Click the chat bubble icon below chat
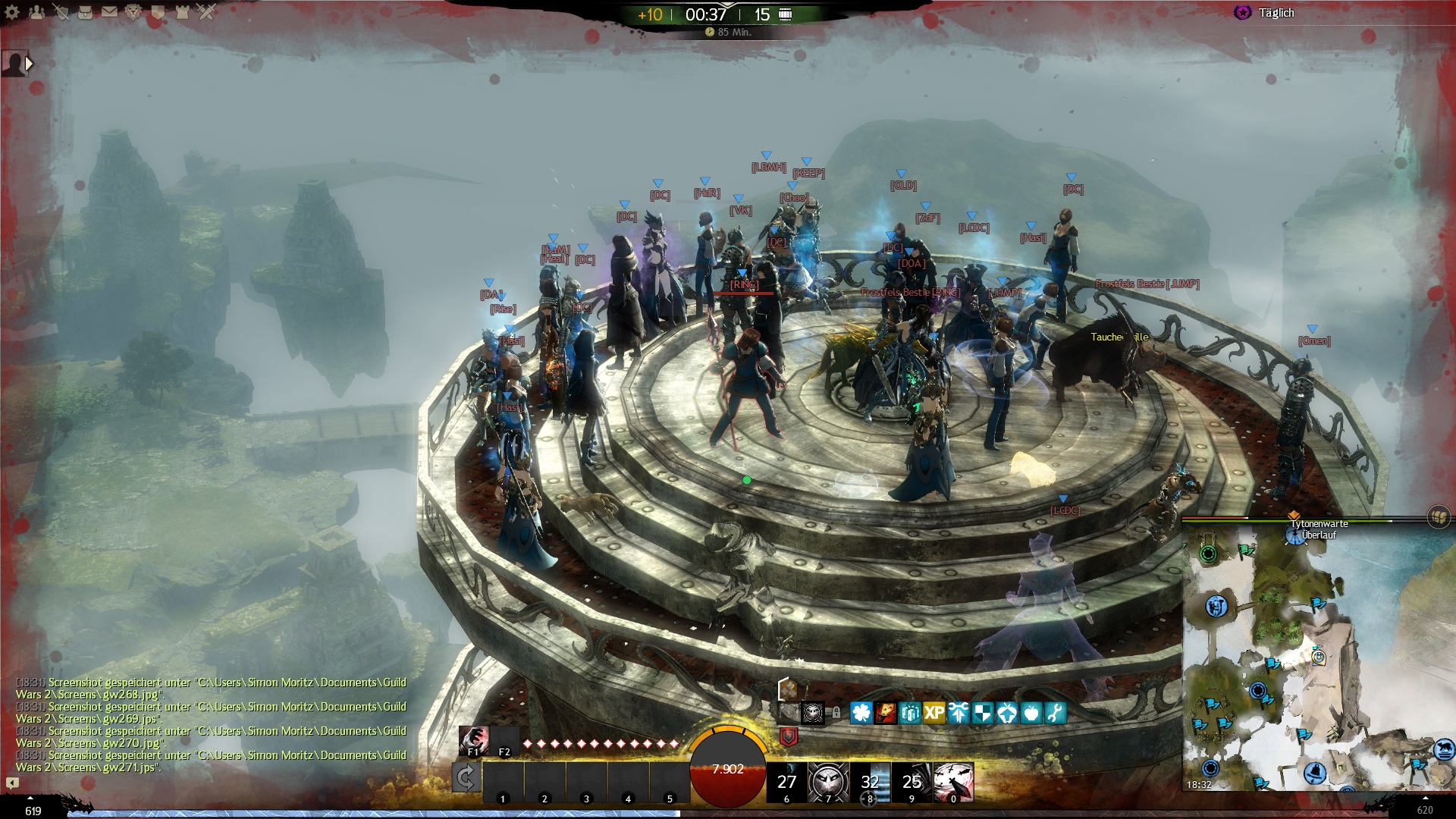The height and width of the screenshot is (819, 1456). tap(12, 783)
